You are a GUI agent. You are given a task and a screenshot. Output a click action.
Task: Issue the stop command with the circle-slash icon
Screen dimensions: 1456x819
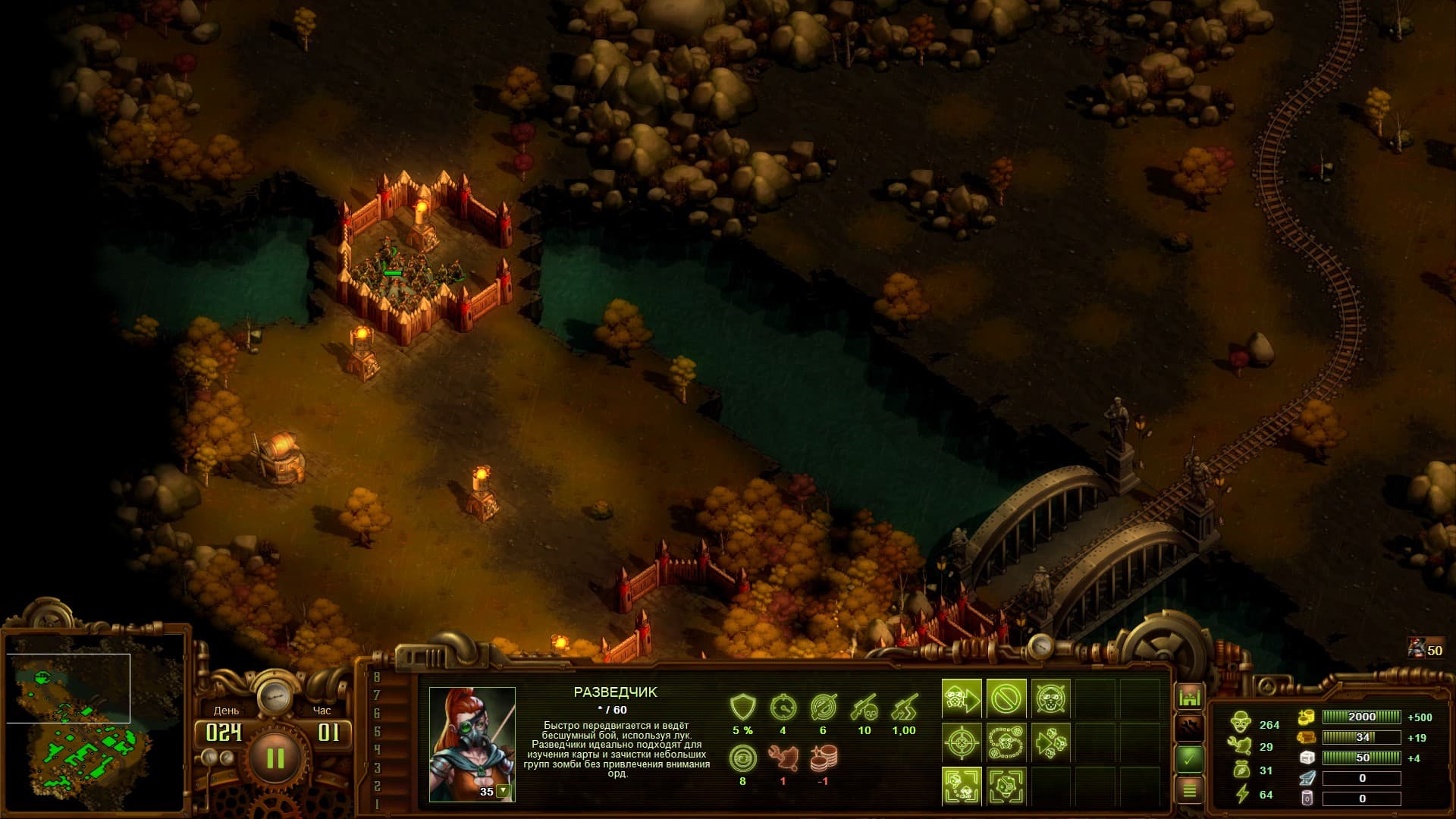[x=1006, y=698]
